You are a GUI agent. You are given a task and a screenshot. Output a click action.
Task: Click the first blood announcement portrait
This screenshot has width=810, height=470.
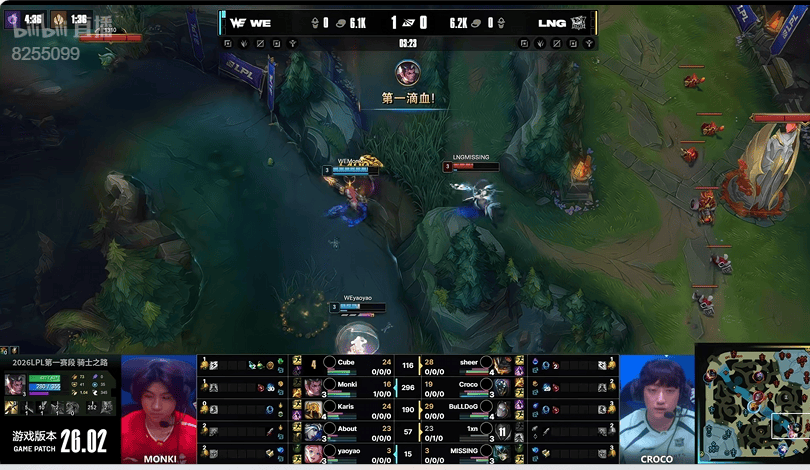407,73
